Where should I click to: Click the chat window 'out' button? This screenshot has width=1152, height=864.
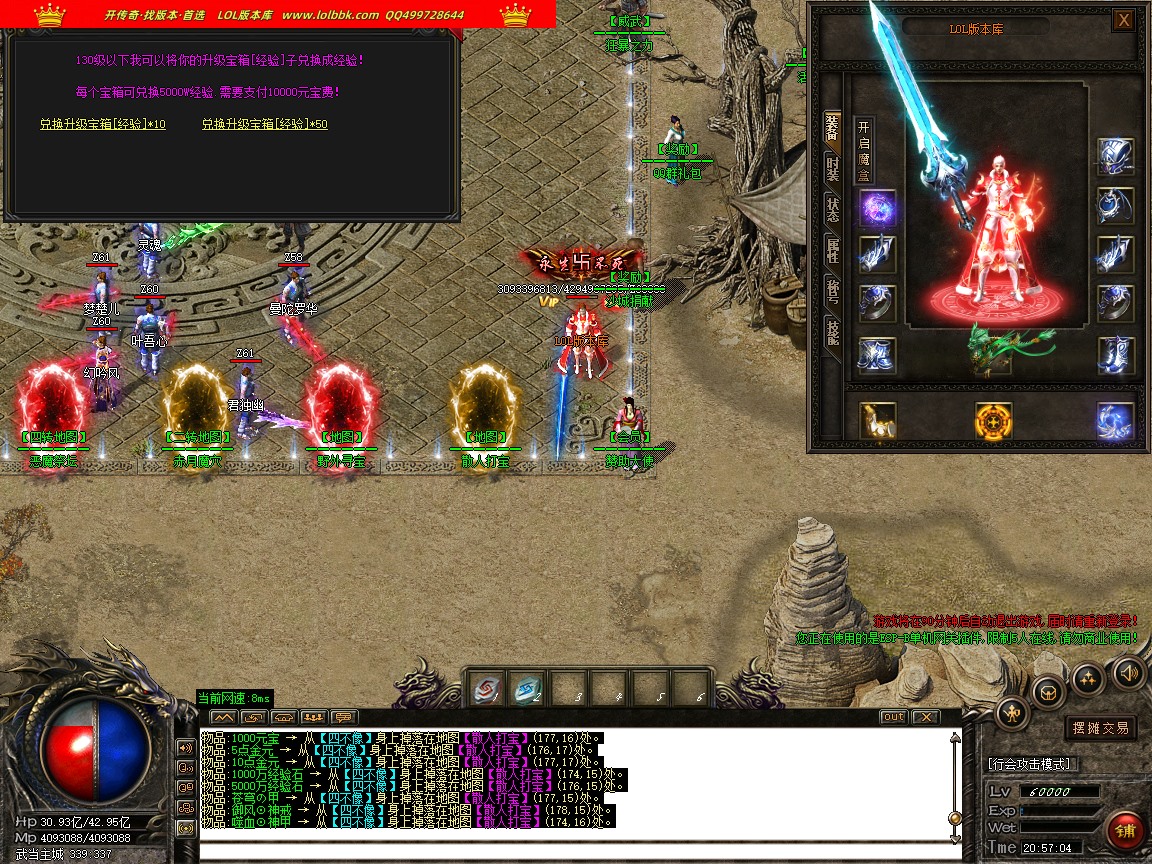pos(893,717)
